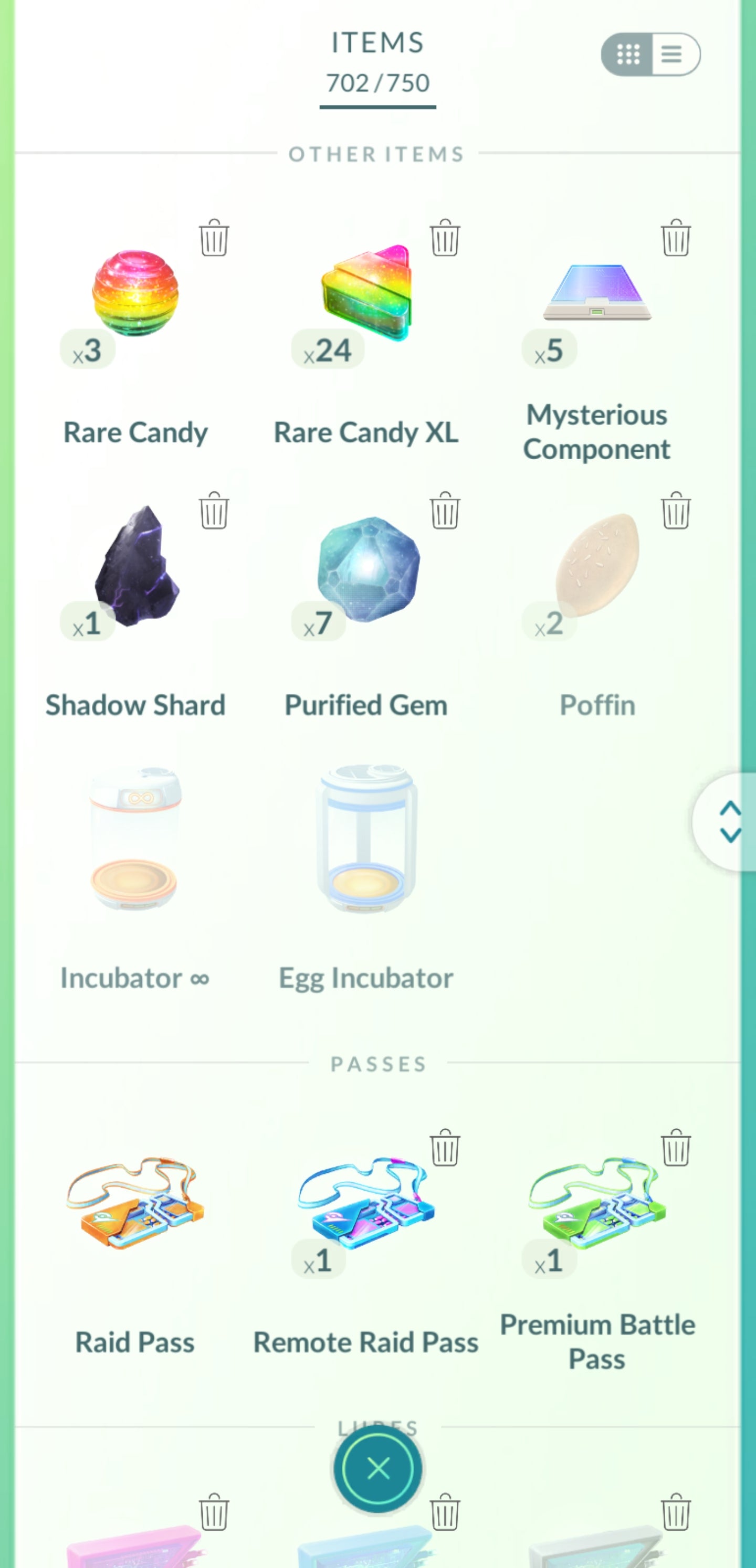Select the ITEMS tab header
Image resolution: width=756 pixels, height=1568 pixels.
[376, 43]
